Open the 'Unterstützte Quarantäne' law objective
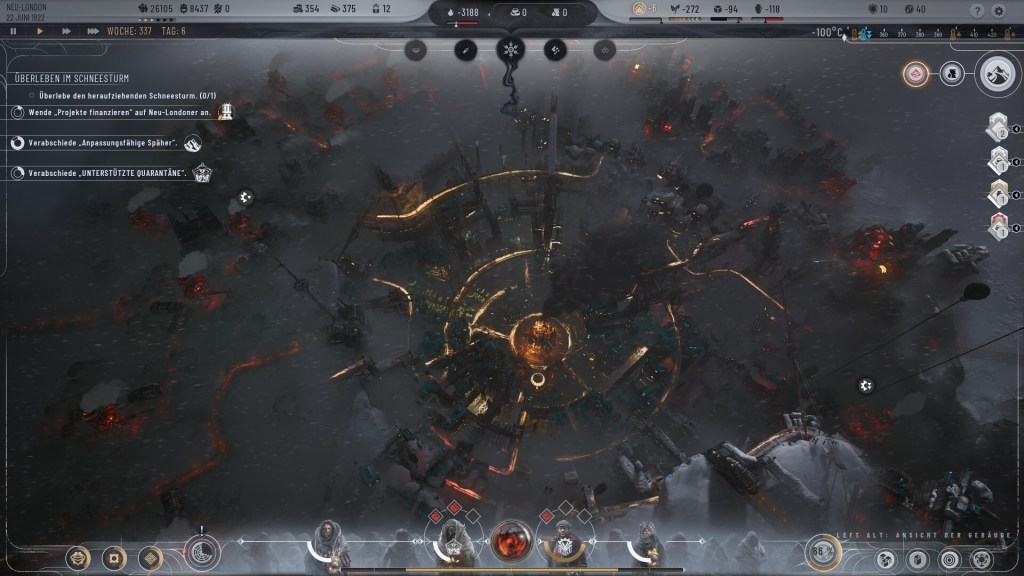 click(x=107, y=173)
